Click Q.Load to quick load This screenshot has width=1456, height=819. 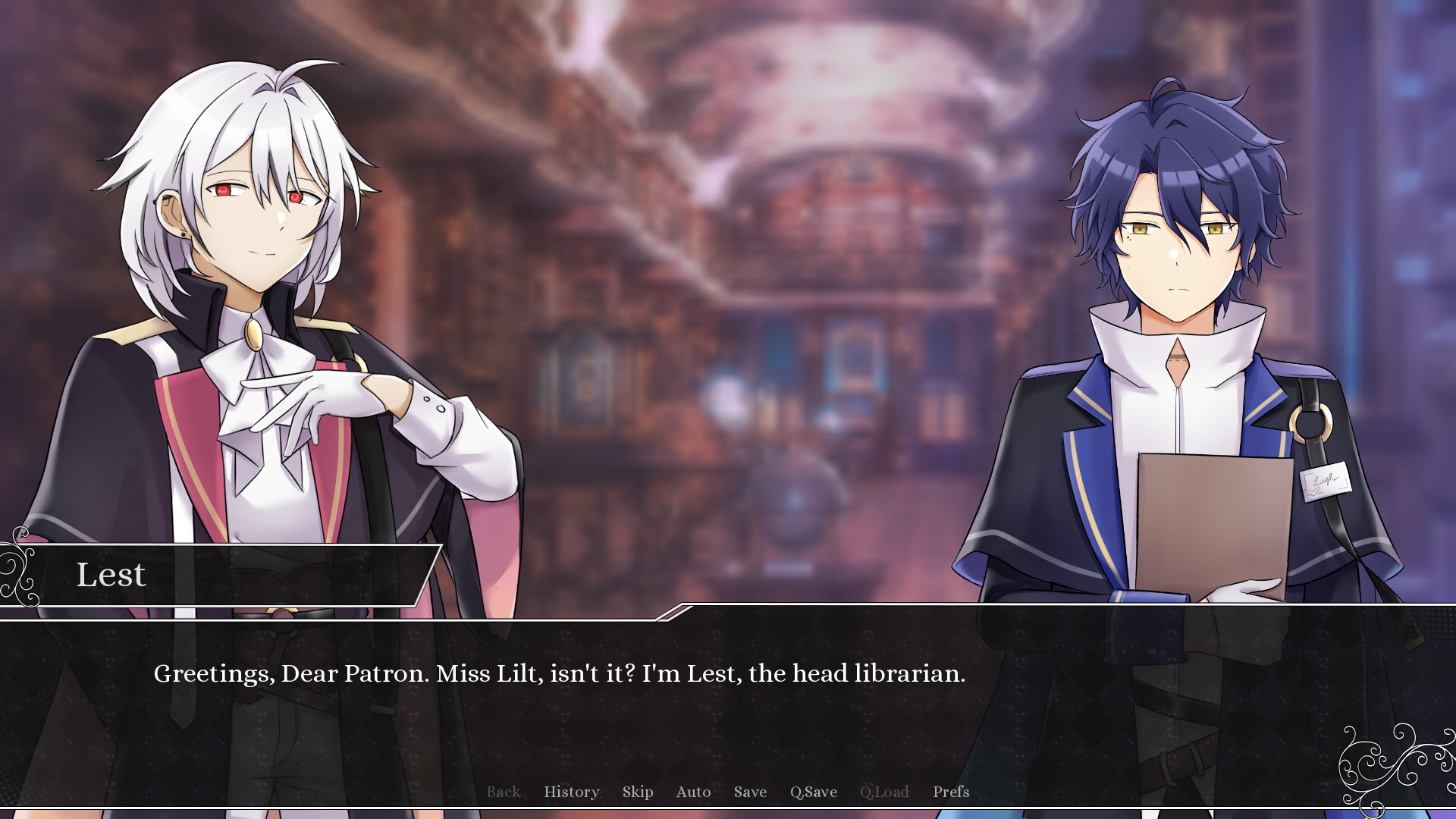[x=883, y=792]
